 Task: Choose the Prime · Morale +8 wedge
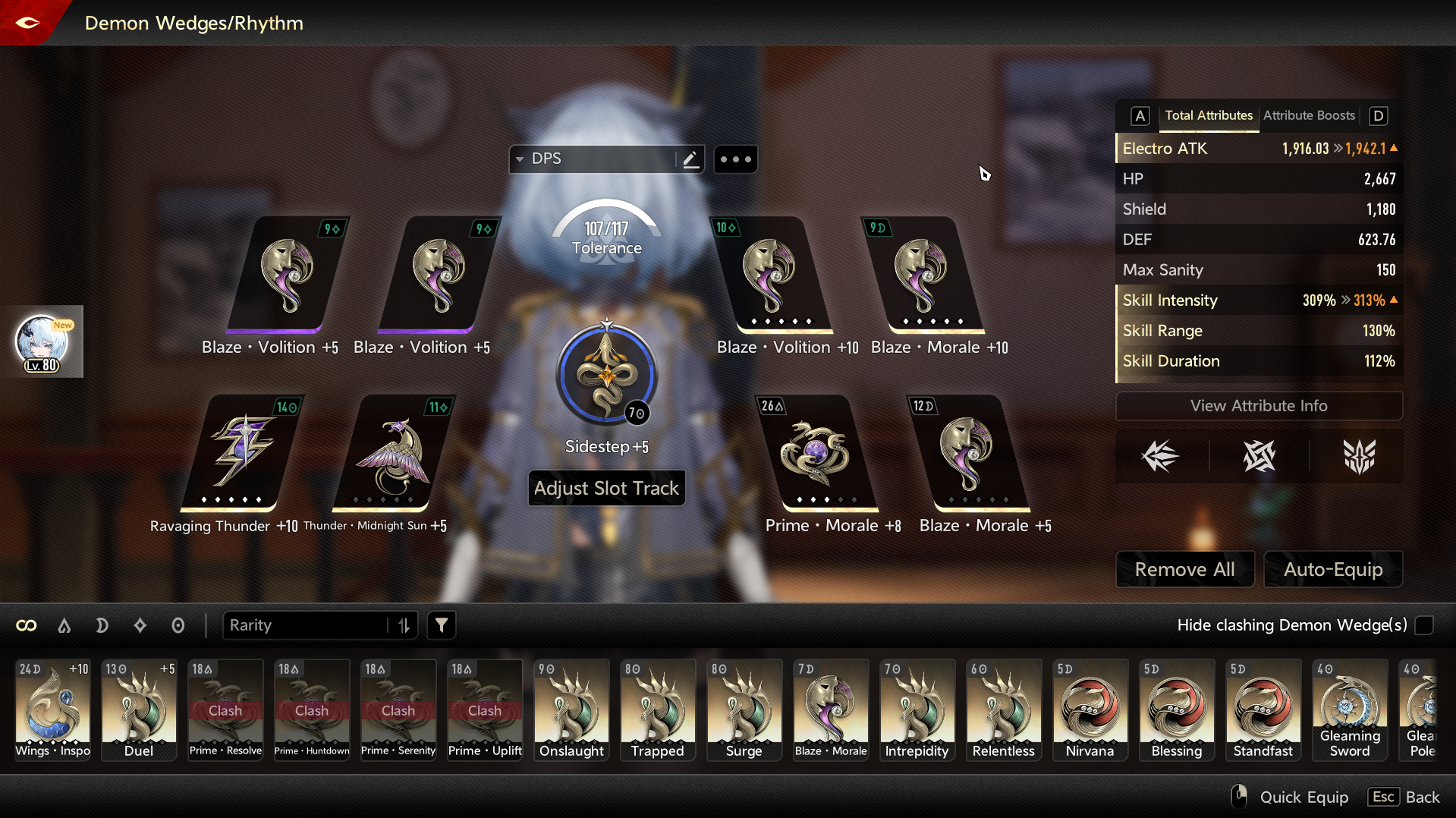(816, 453)
